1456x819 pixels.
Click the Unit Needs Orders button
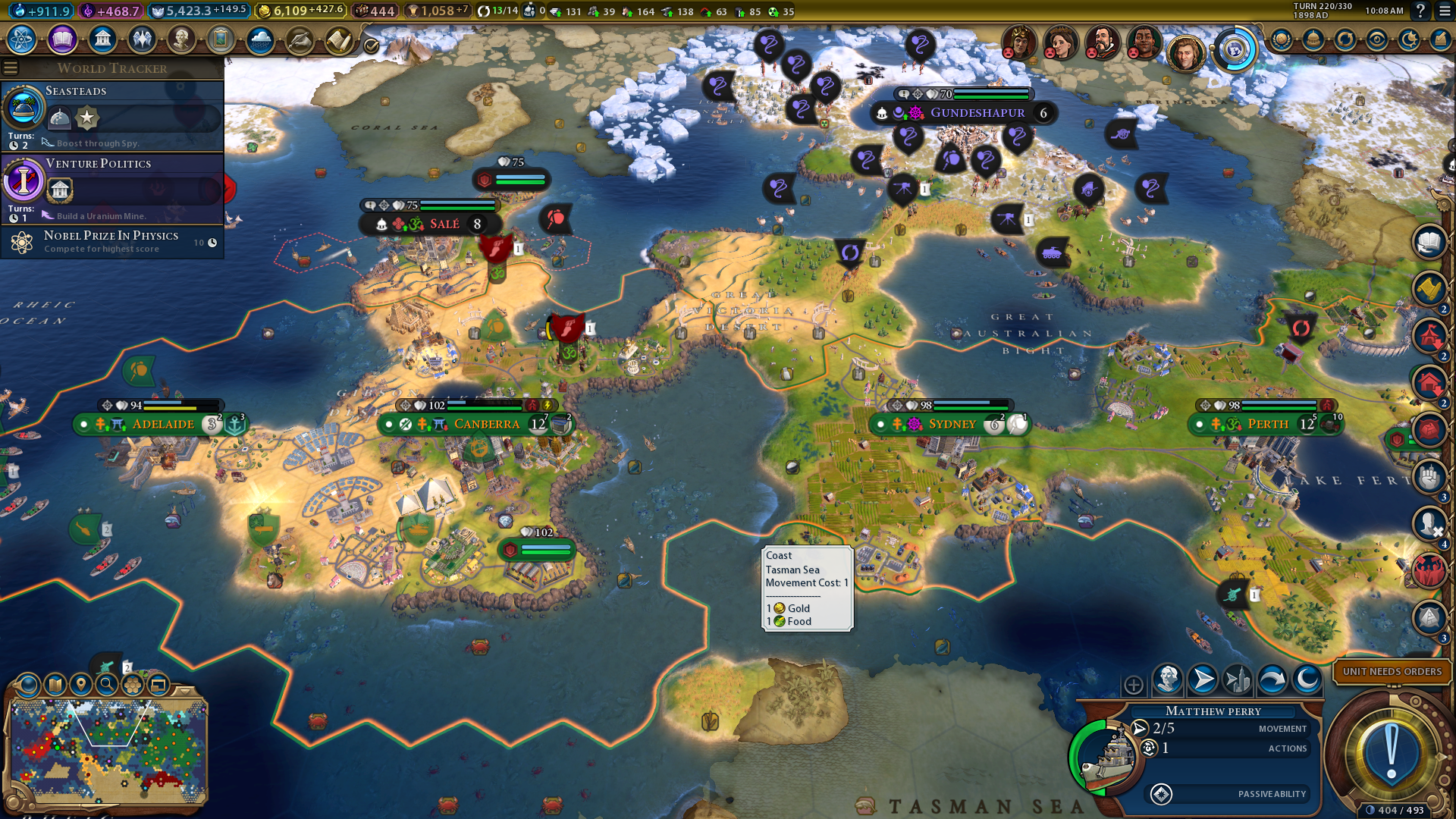[x=1392, y=671]
